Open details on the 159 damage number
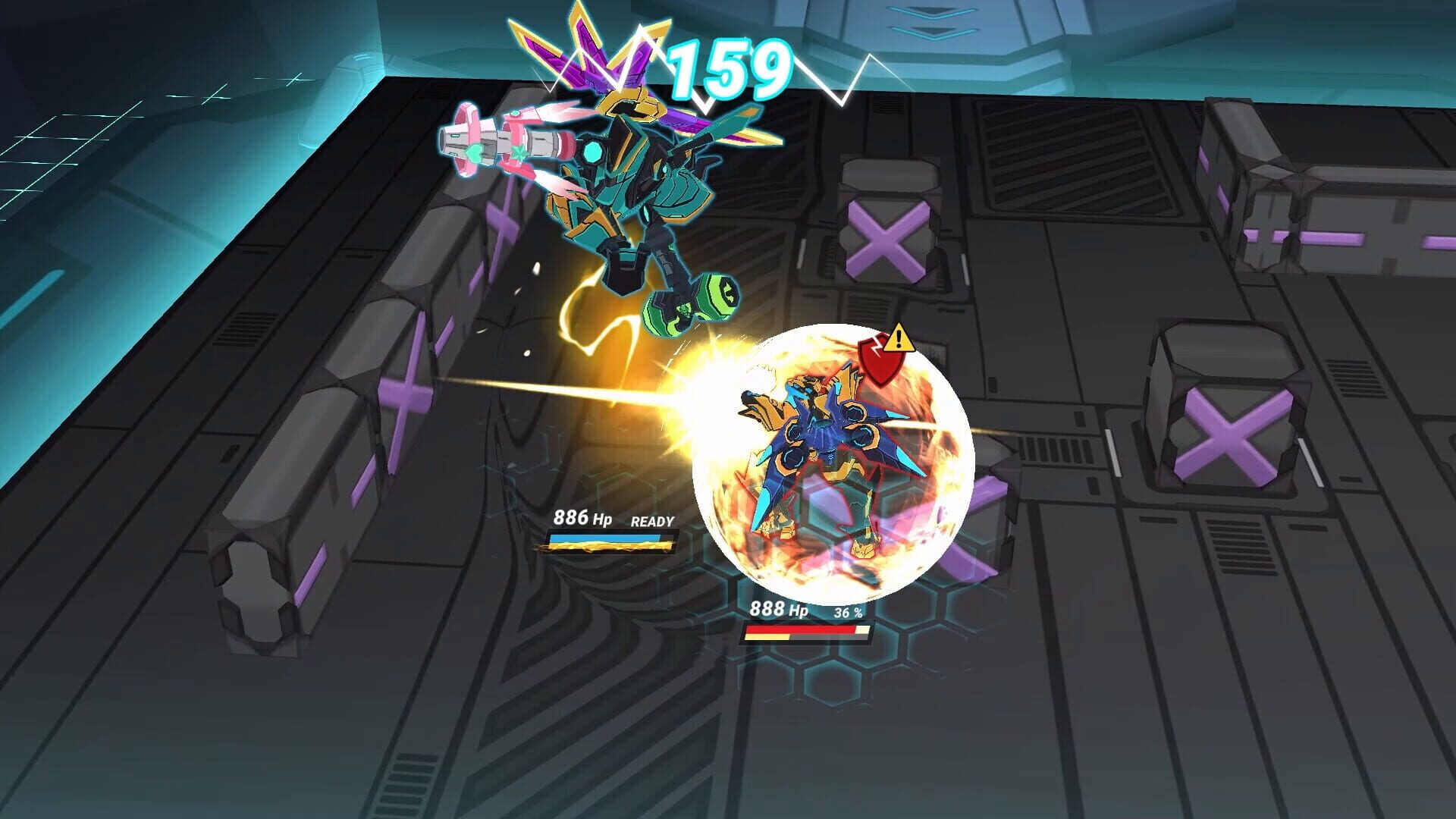This screenshot has width=1456, height=819. pos(728,68)
